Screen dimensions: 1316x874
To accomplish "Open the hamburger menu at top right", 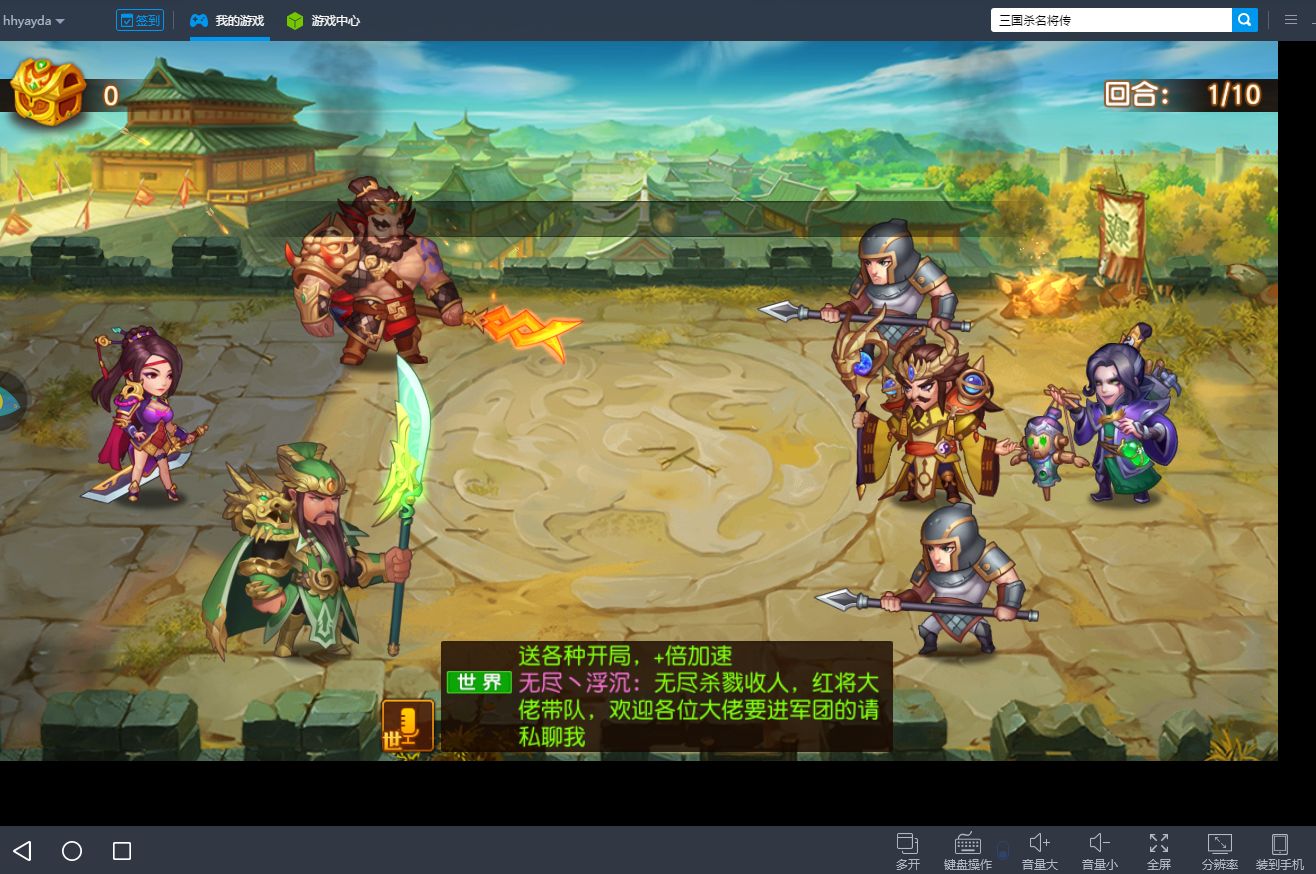I will click(x=1291, y=19).
